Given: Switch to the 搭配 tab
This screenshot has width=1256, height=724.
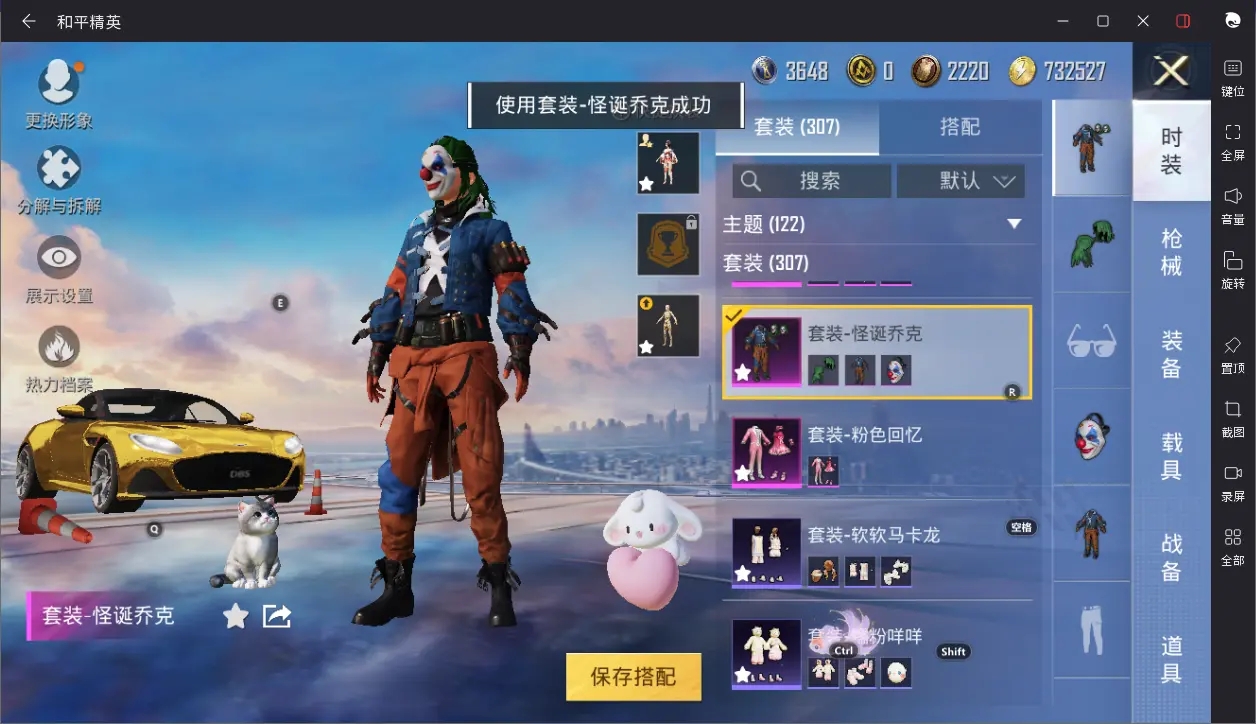Looking at the screenshot, I should [959, 127].
